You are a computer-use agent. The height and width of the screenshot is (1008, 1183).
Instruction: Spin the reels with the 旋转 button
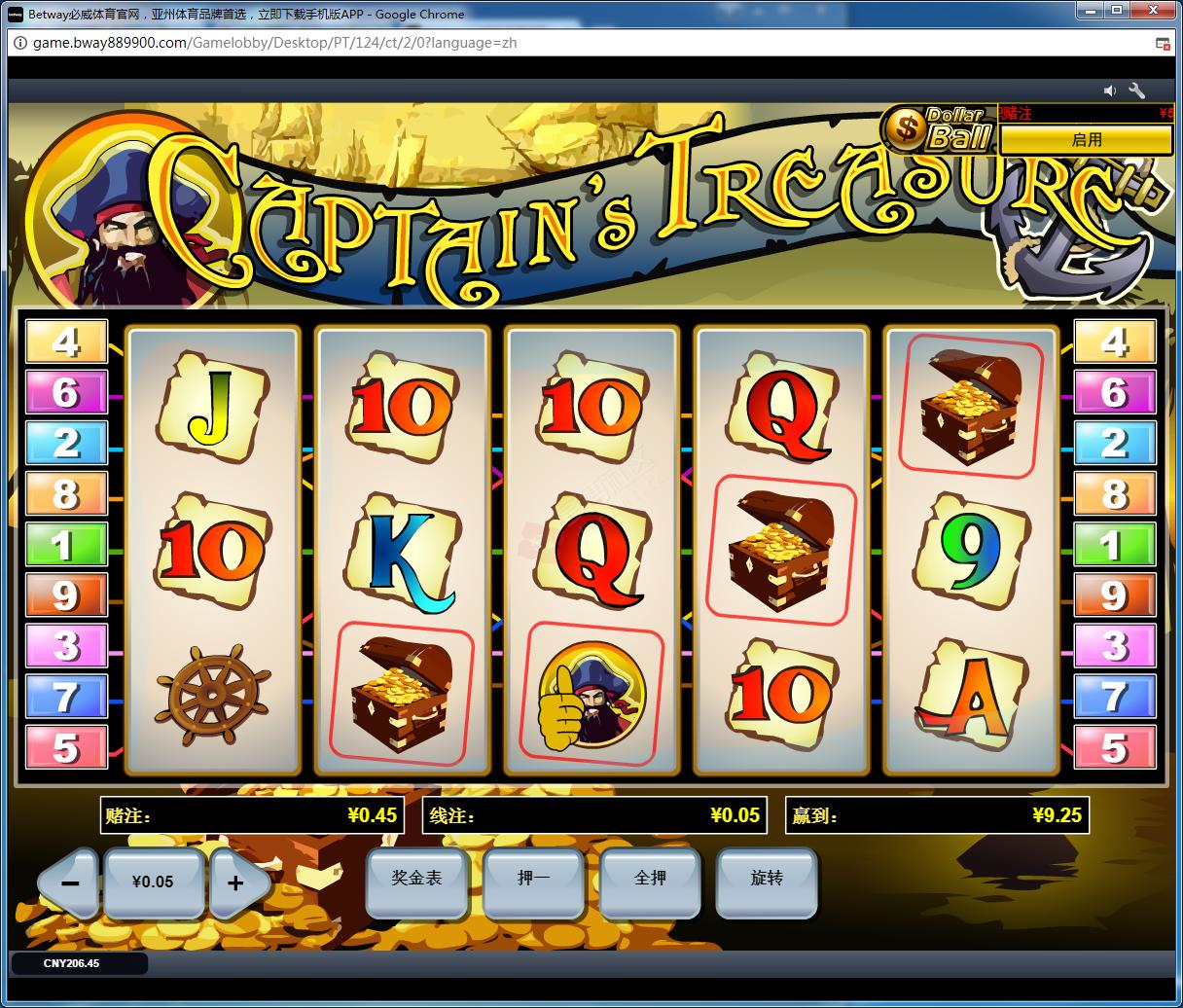[x=766, y=880]
